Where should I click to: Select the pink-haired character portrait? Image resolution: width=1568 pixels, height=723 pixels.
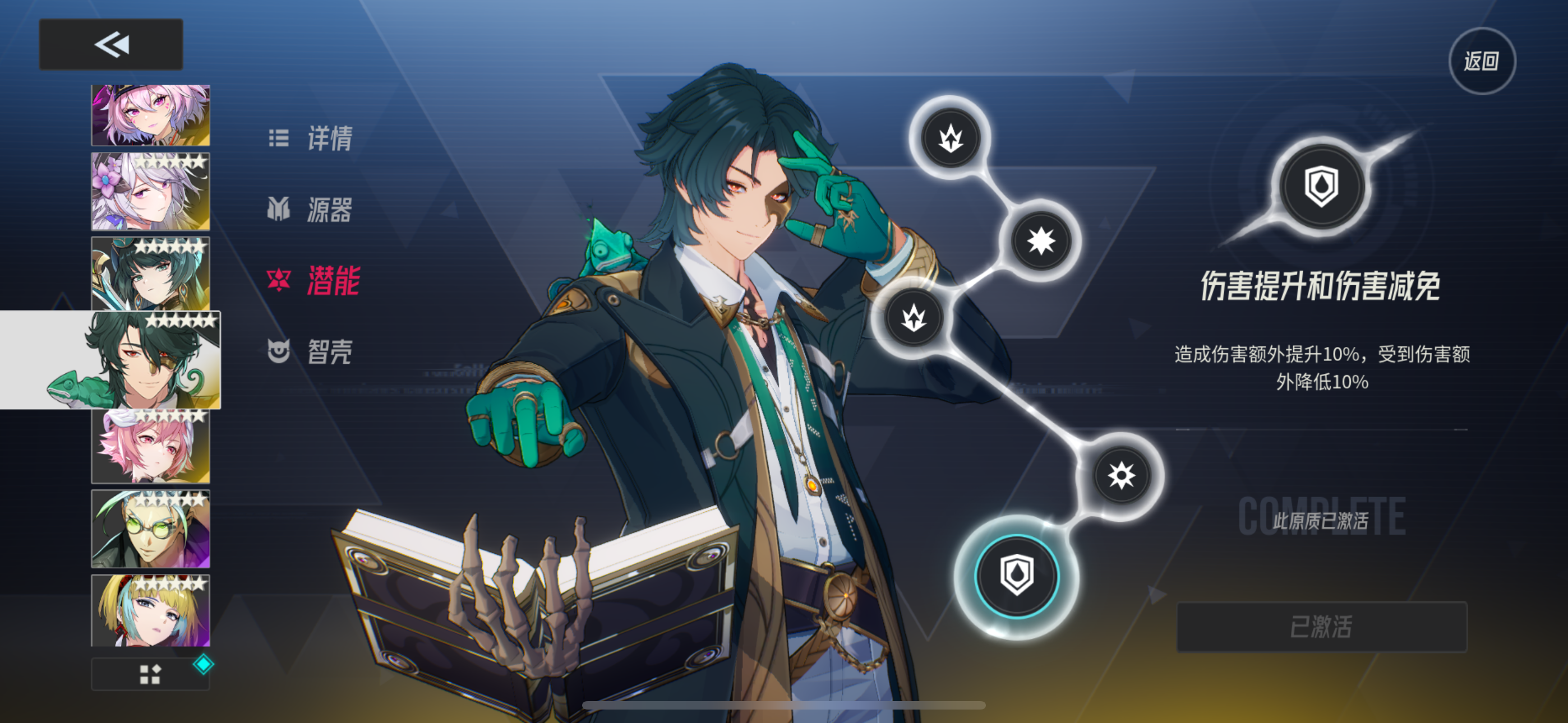(x=151, y=445)
